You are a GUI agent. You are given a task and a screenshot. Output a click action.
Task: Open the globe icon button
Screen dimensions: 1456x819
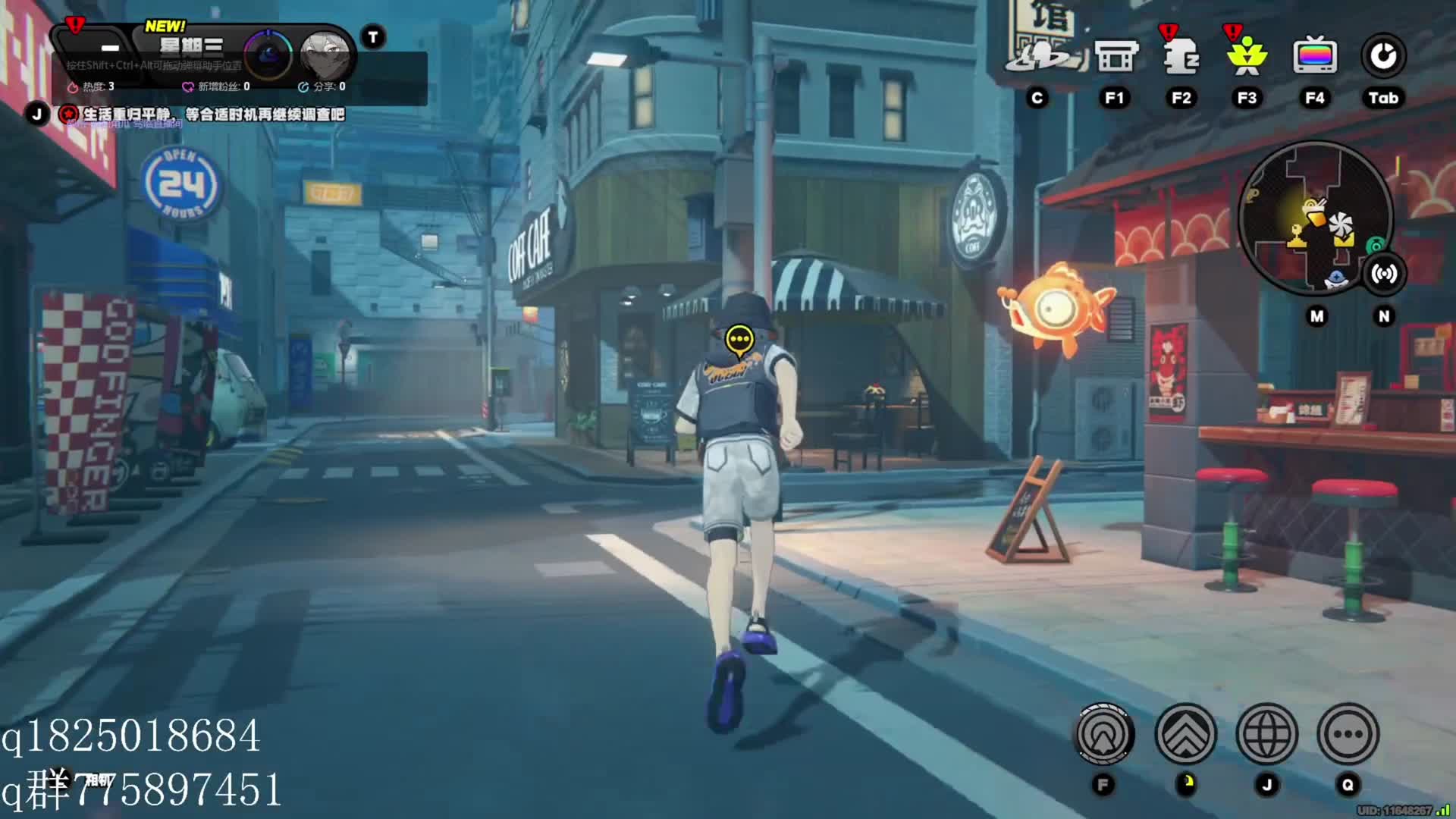tap(1266, 734)
